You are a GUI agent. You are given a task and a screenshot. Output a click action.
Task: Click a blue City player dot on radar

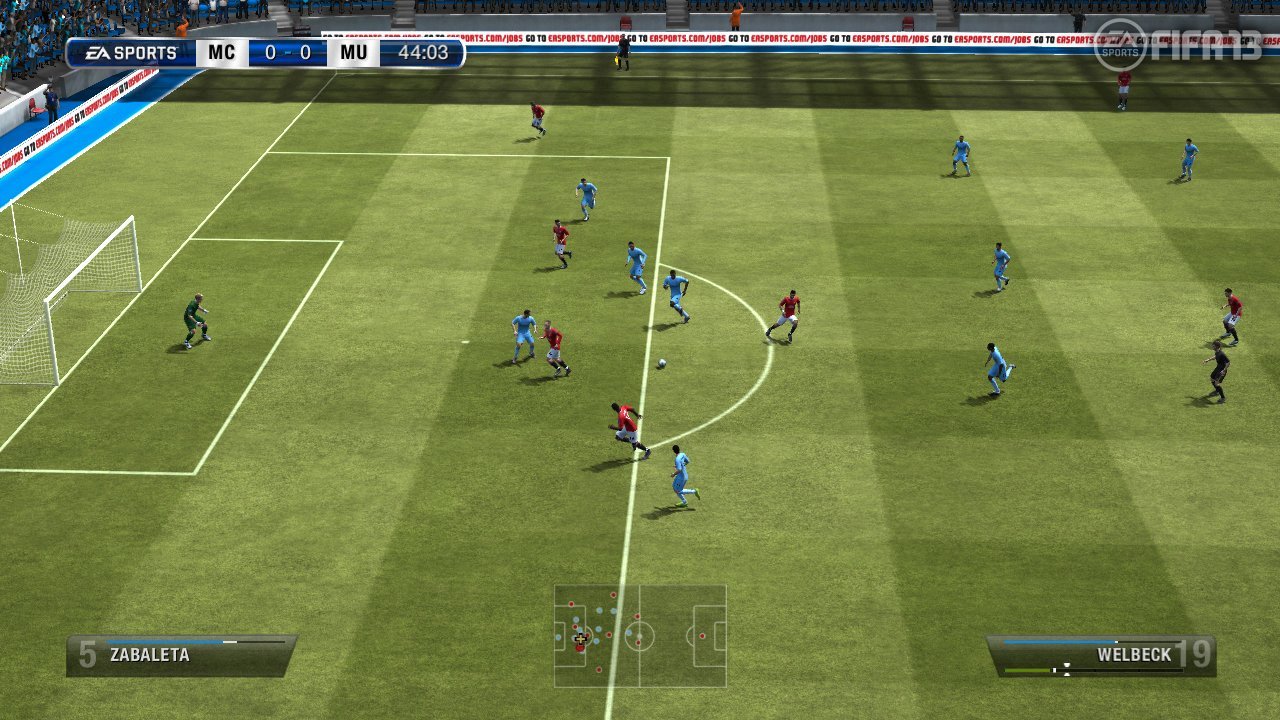598,631
